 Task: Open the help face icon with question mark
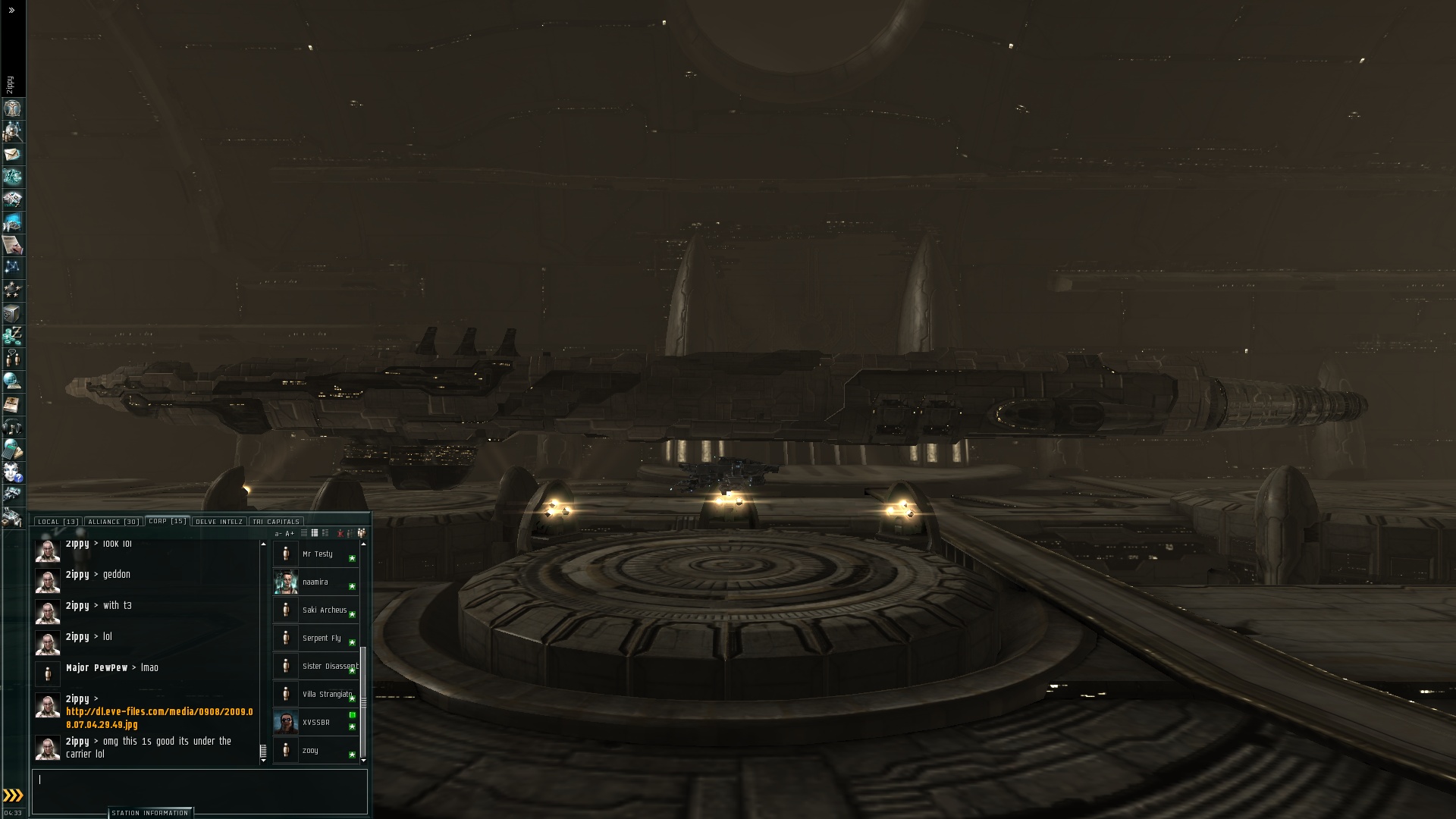point(12,472)
